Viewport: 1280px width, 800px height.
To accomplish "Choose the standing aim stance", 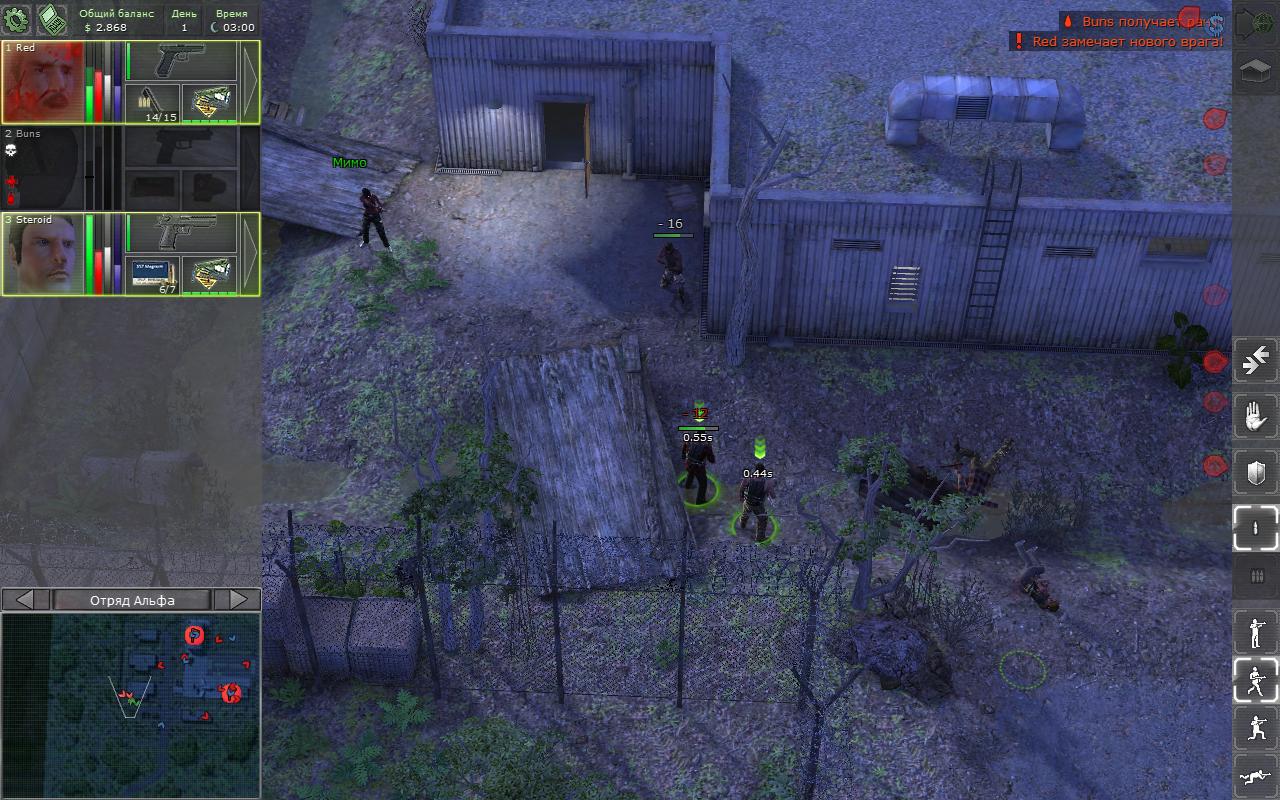I will pos(1255,631).
